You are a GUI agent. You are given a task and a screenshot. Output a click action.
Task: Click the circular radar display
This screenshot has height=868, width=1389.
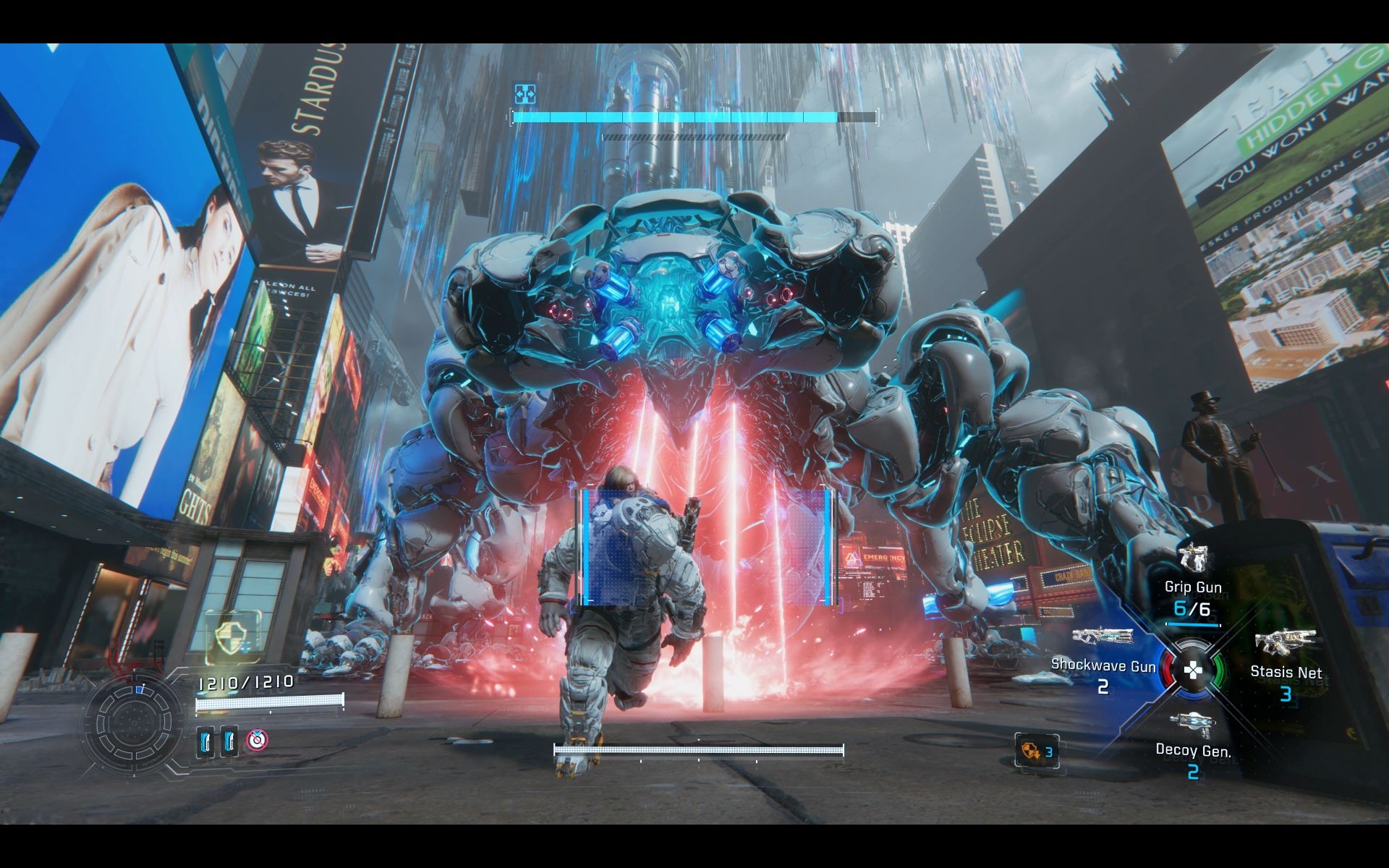click(x=133, y=720)
